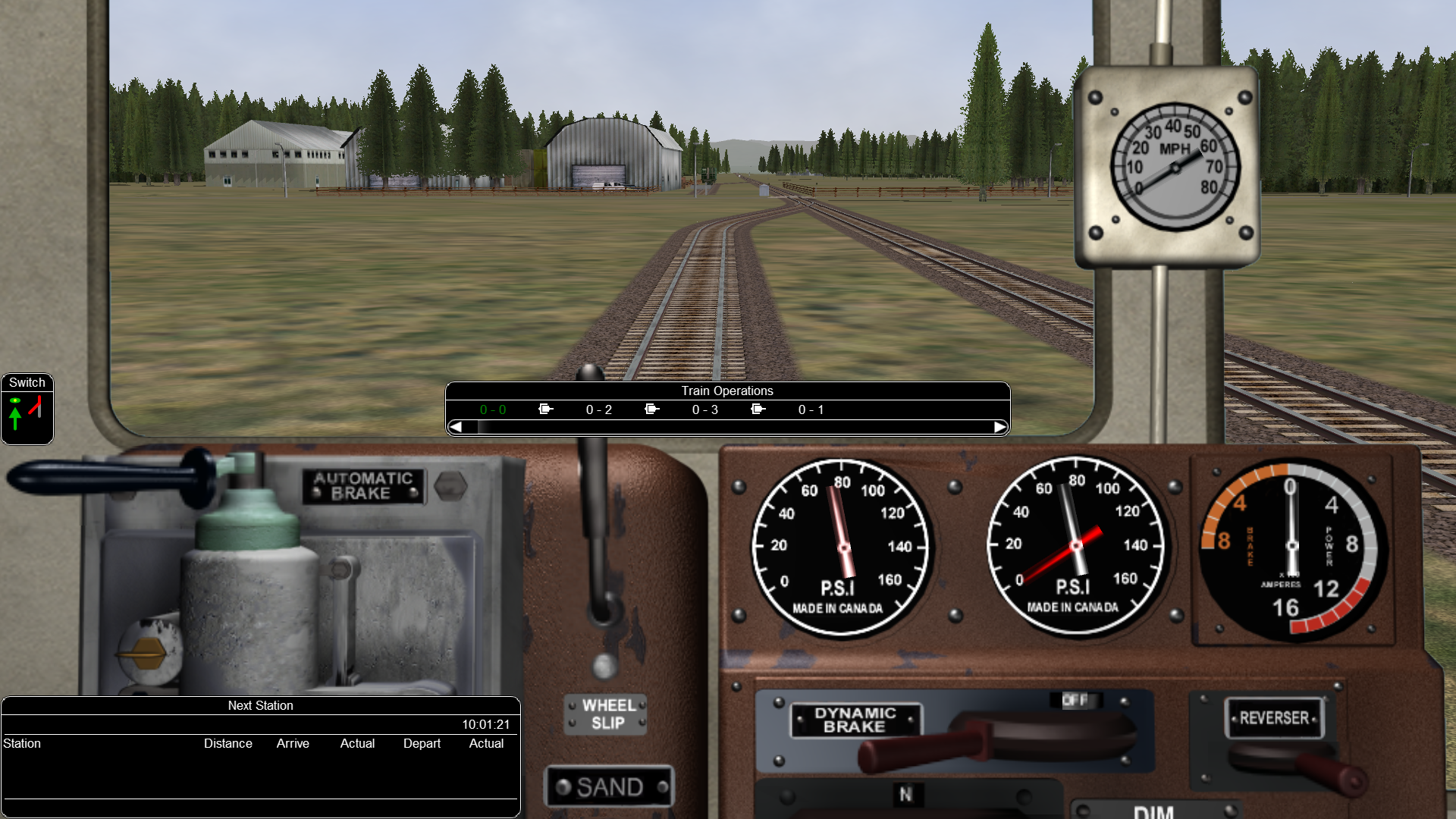Select car 0 - 2 in Train Operations
The width and height of the screenshot is (1456, 819).
(x=598, y=409)
